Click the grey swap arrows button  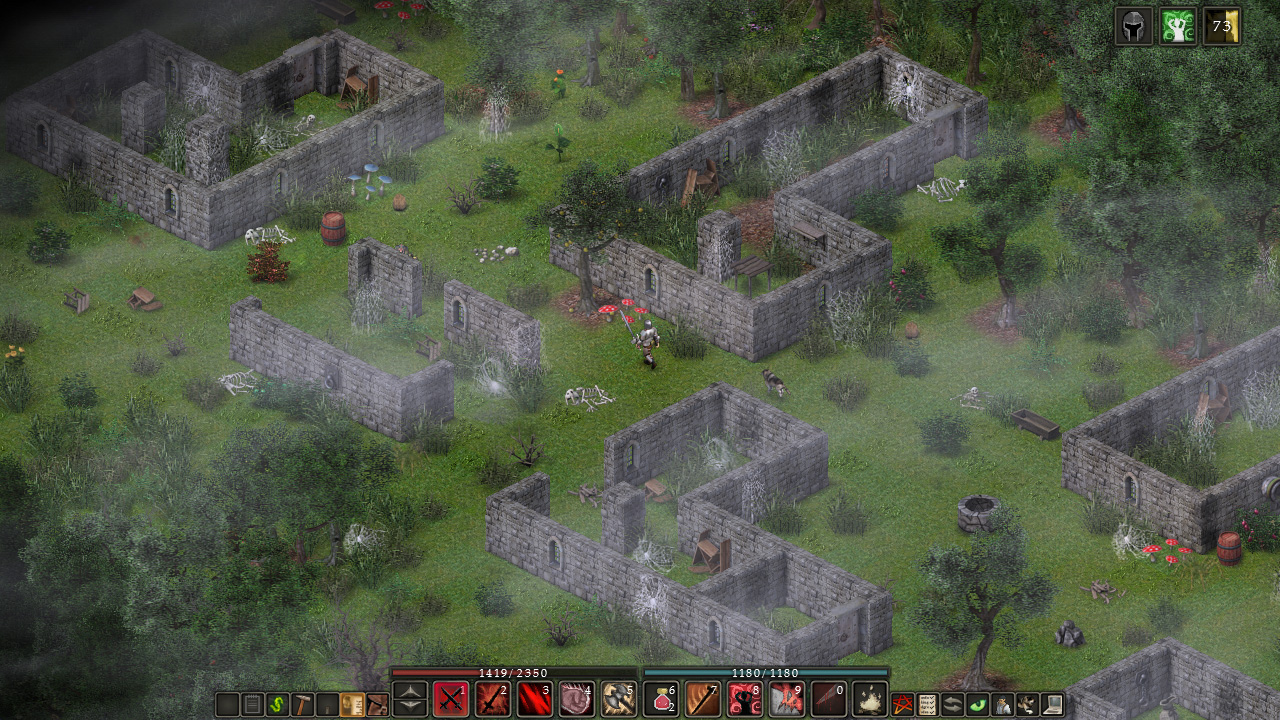point(953,704)
